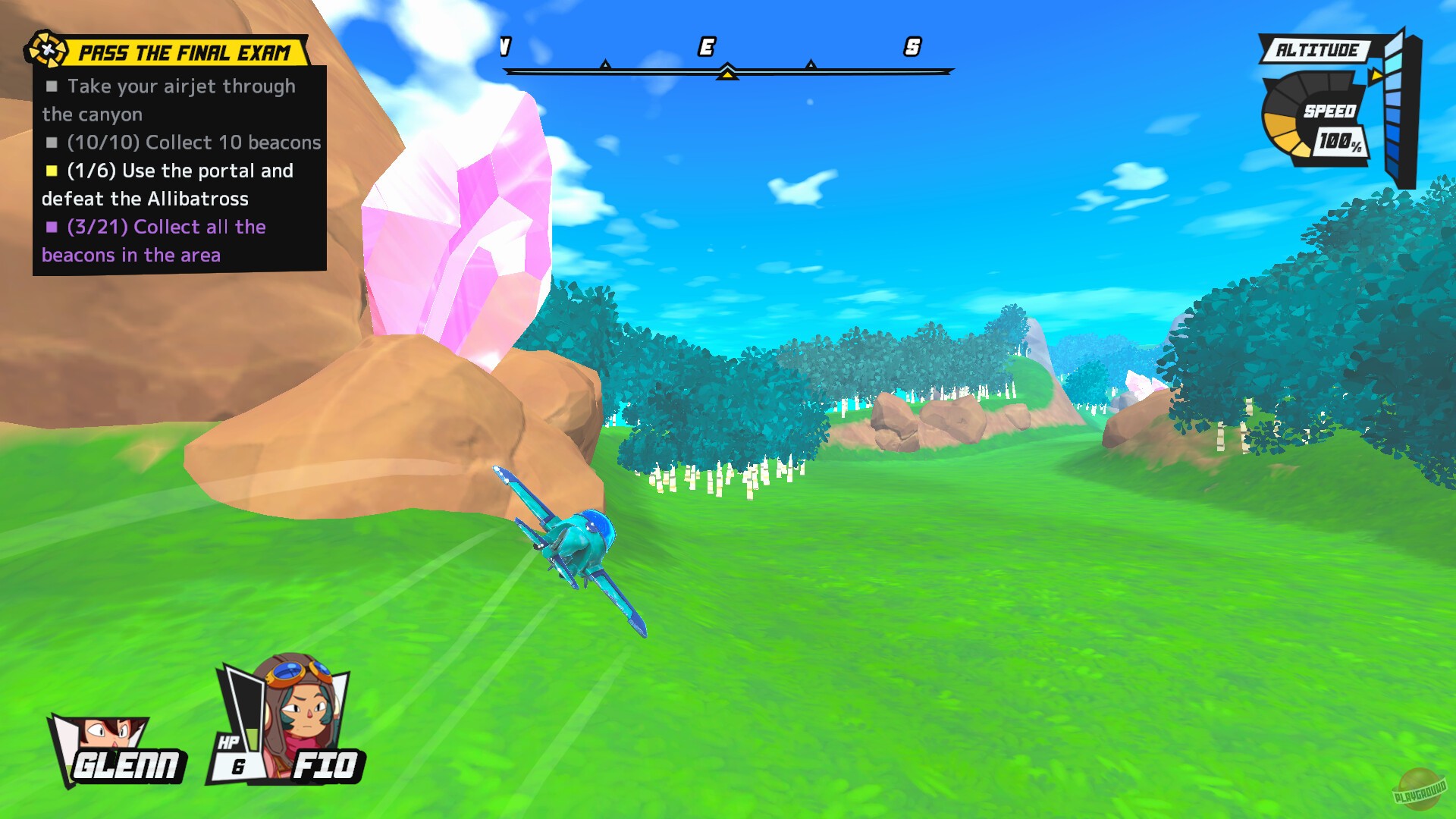Click the yellow altitude indicator arrow
The width and height of the screenshot is (1456, 819).
coord(1377,76)
